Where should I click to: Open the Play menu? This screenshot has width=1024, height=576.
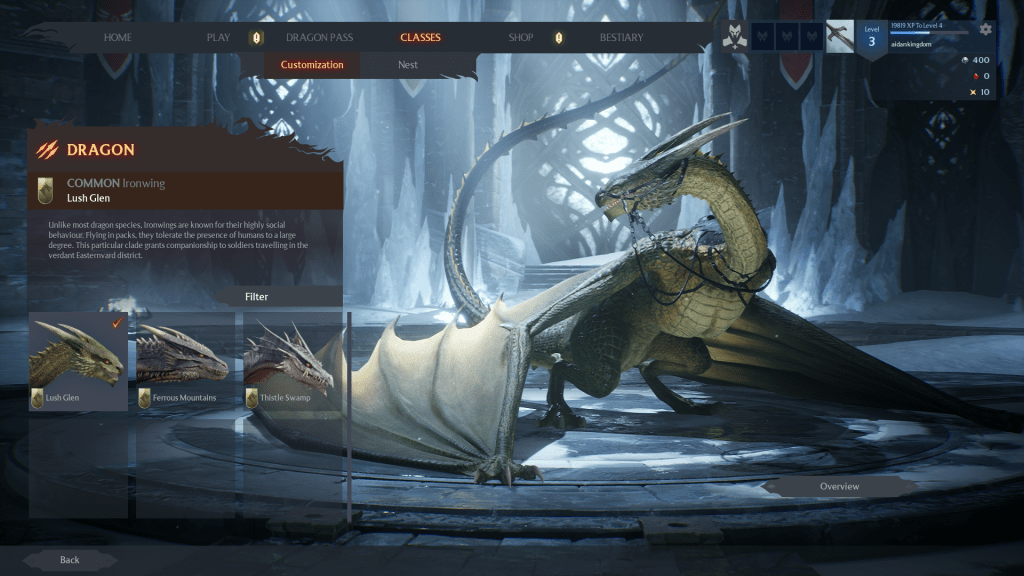coord(218,38)
